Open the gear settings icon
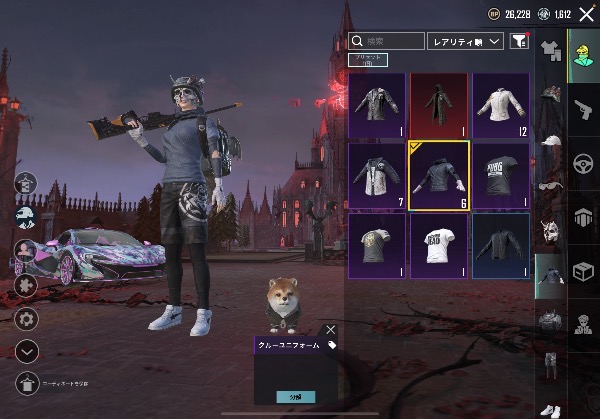Viewport: 600px width, 419px height. pos(27,319)
